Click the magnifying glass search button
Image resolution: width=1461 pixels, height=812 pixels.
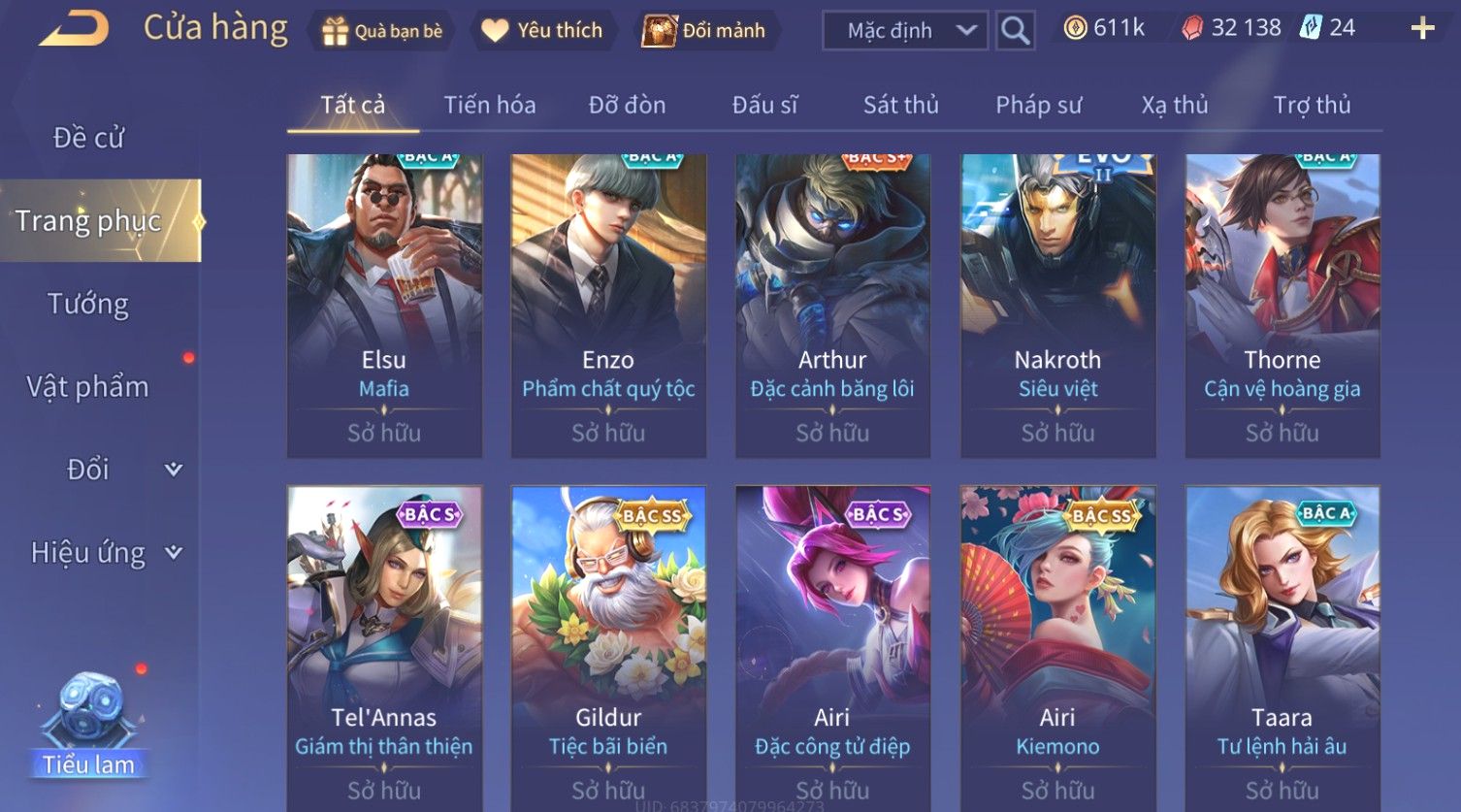coord(1015,31)
